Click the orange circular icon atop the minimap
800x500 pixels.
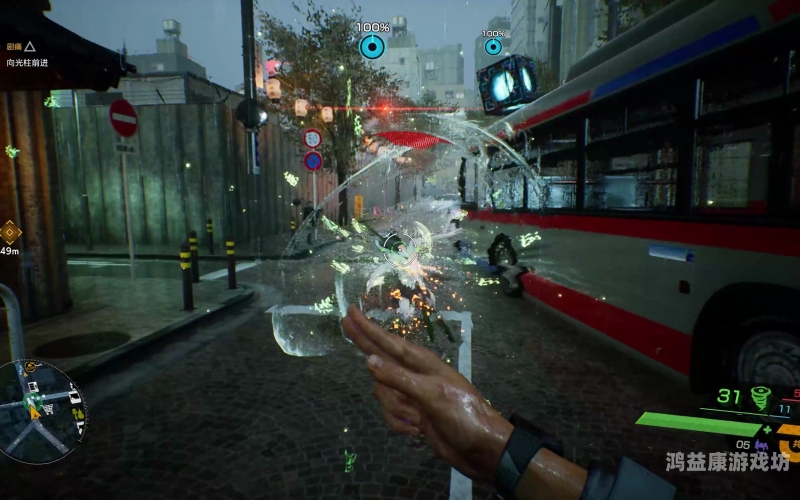[x=31, y=367]
